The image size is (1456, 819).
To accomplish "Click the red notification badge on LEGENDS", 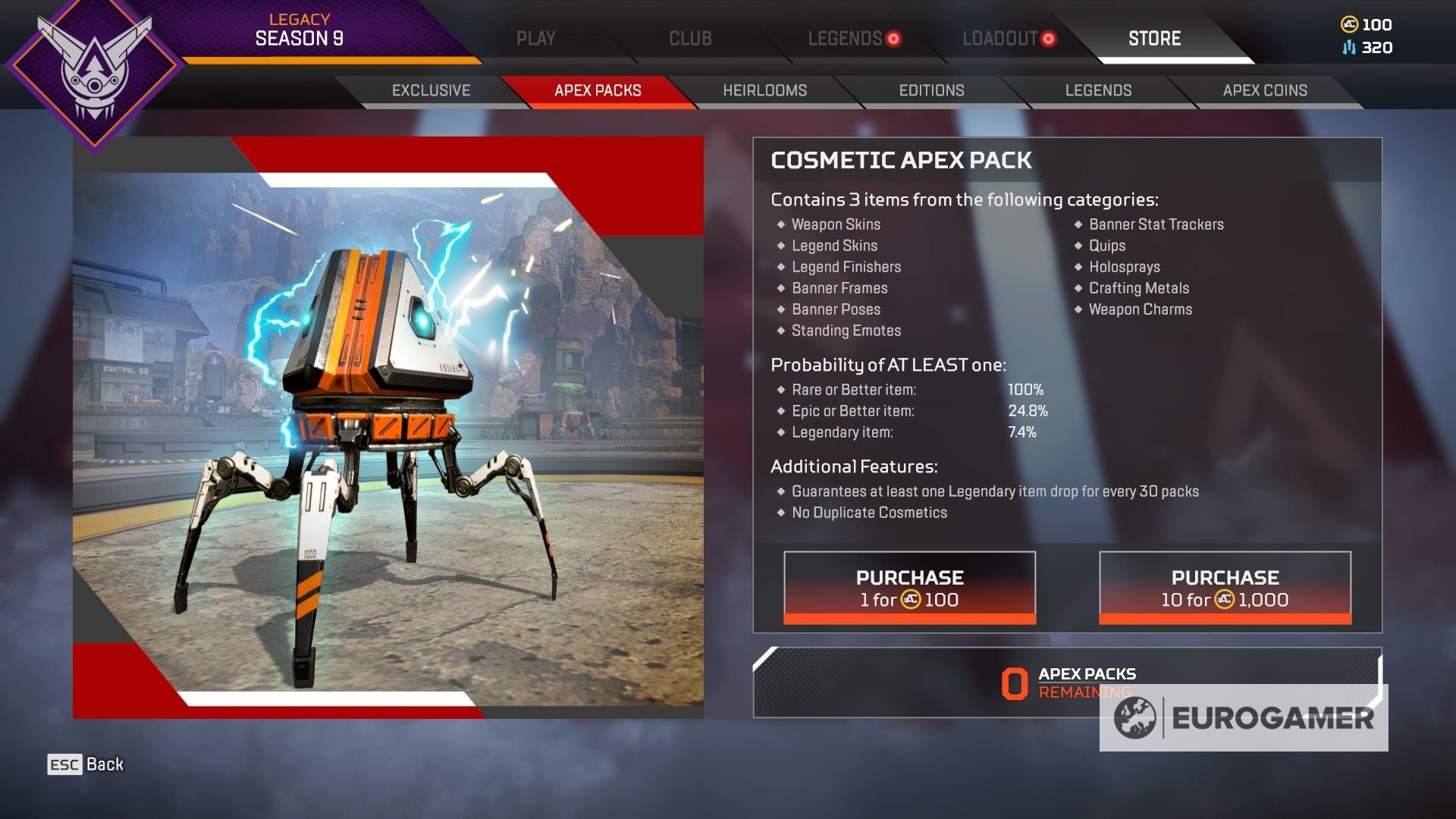I will click(895, 38).
